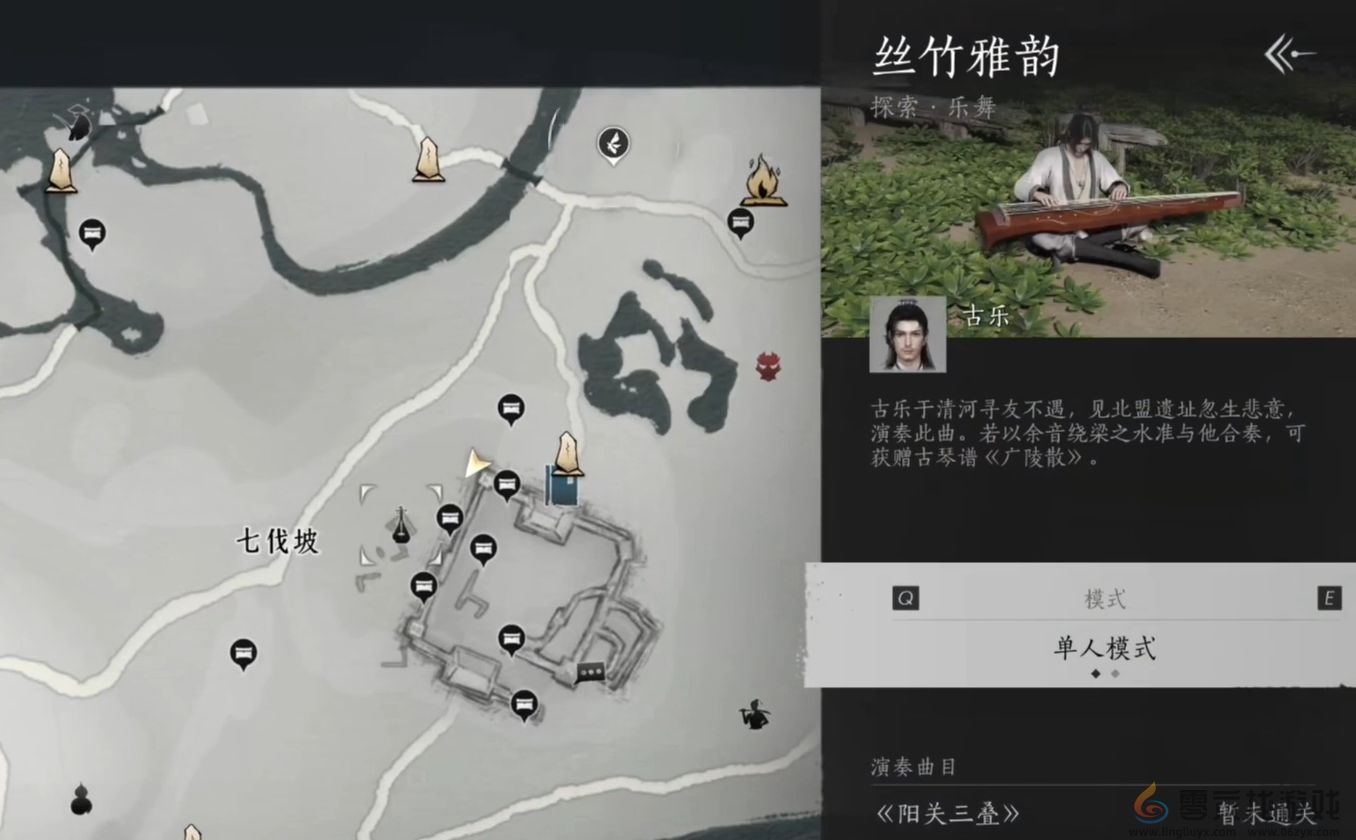Screen dimensions: 1356x840
Task: Click the stone monument landmark icon
Action: click(x=566, y=455)
